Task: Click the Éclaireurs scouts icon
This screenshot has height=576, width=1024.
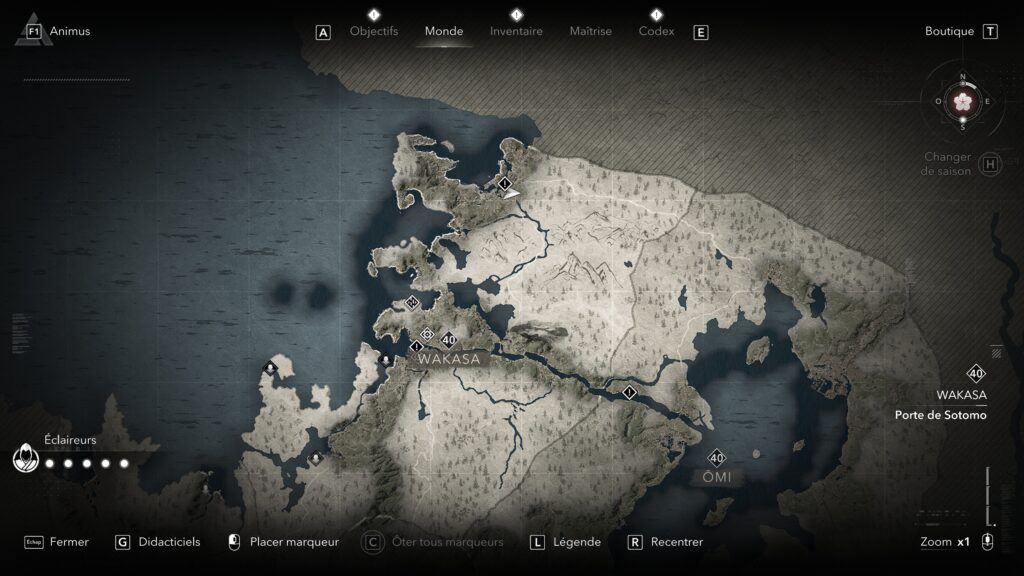Action: (x=25, y=460)
